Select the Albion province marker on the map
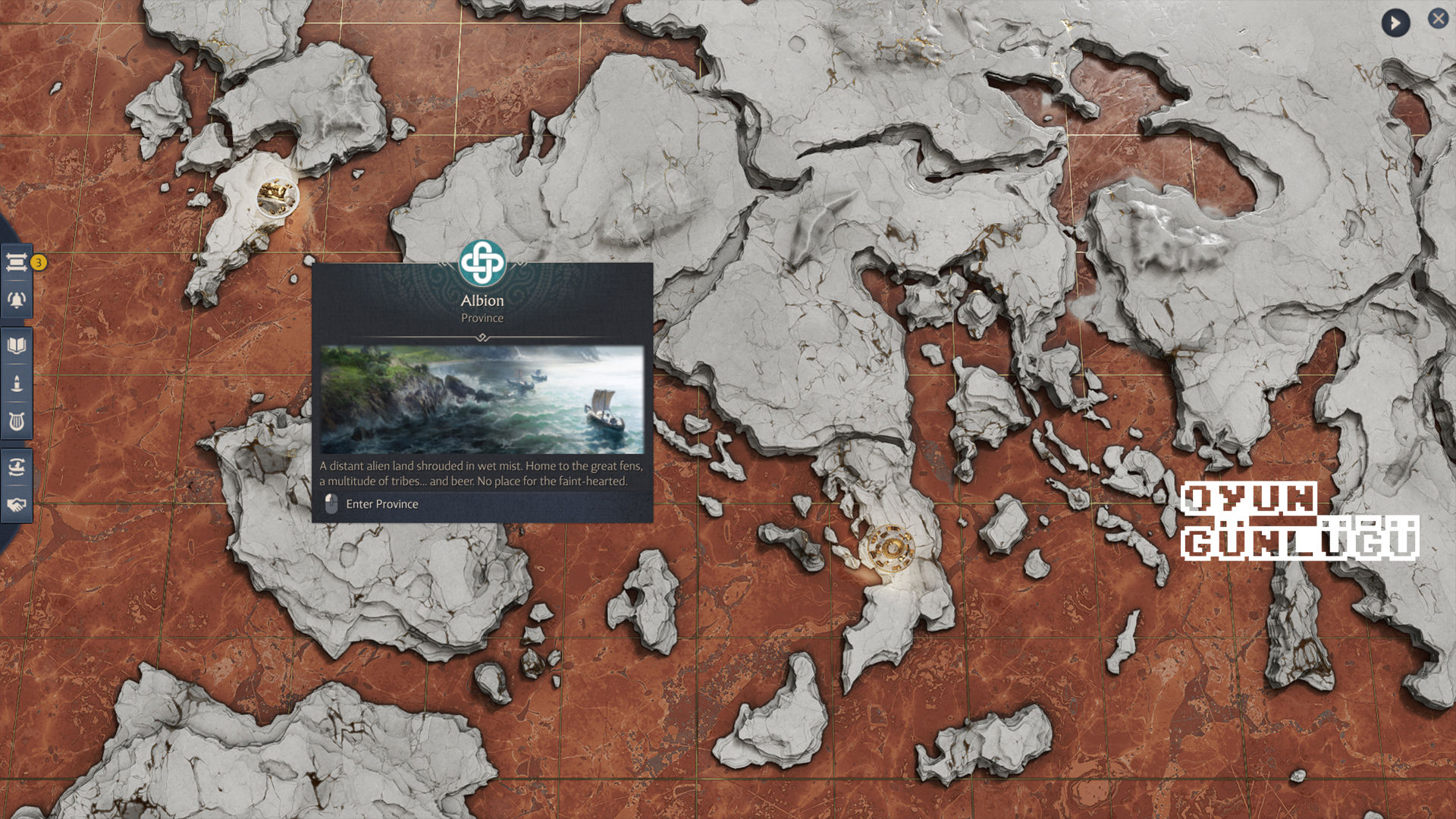Screen dimensions: 1456x819 [x=275, y=196]
